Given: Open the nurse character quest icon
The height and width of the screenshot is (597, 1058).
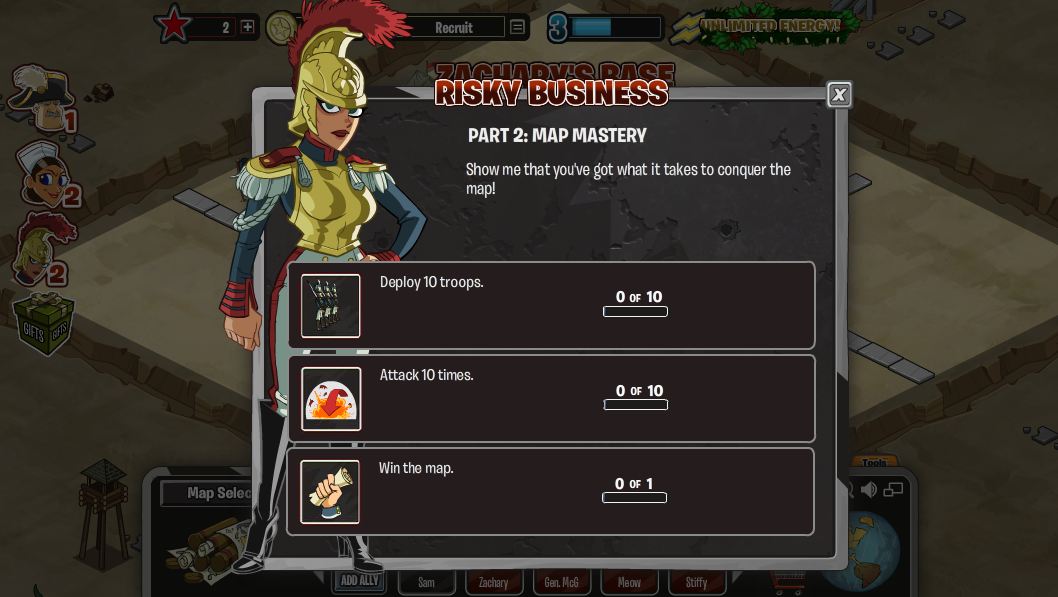Looking at the screenshot, I should click(x=42, y=174).
